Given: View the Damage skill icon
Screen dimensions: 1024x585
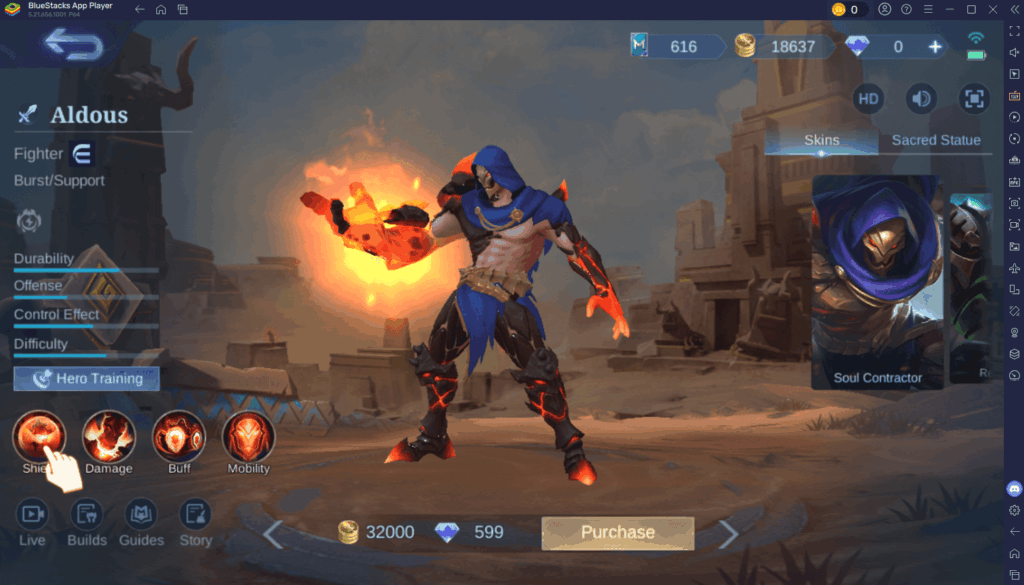Looking at the screenshot, I should click(109, 437).
